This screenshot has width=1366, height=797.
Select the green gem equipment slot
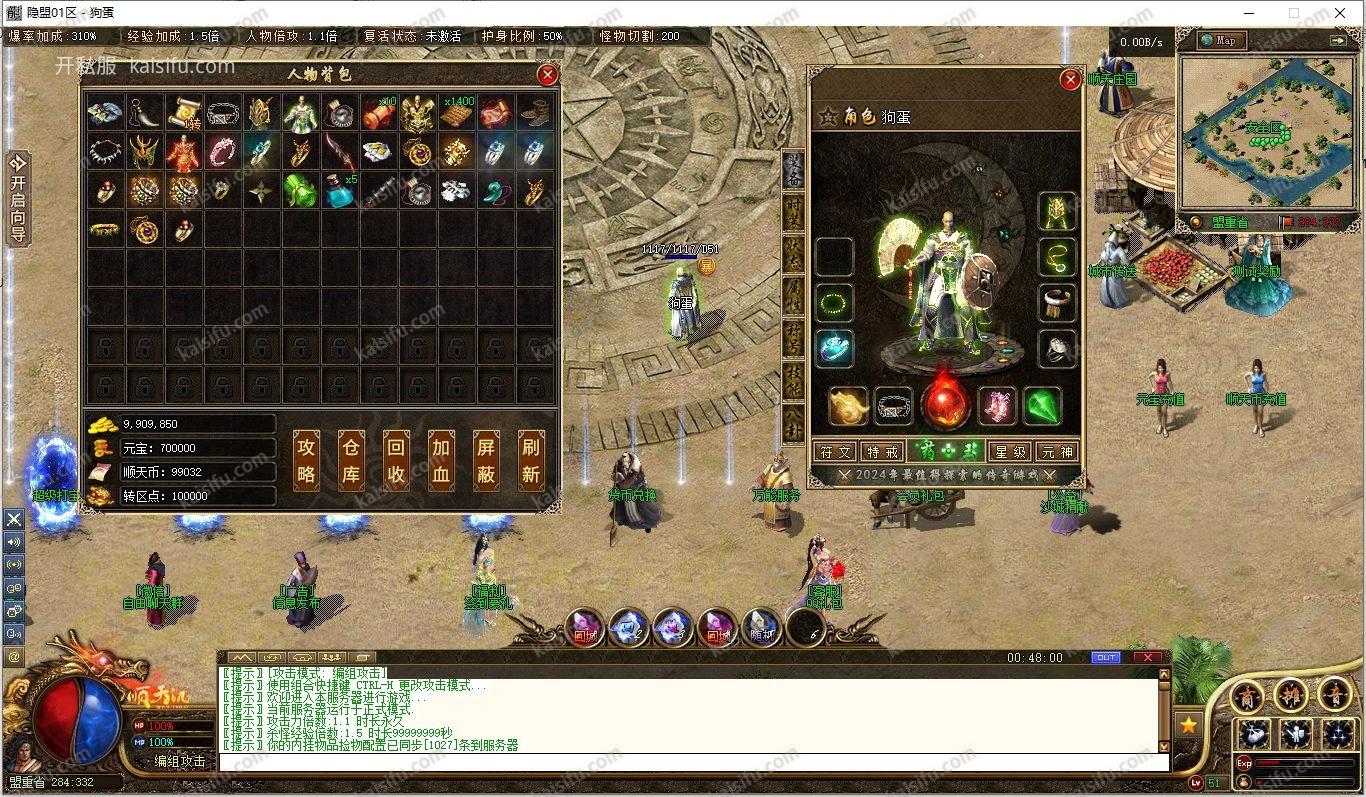pyautogui.click(x=1043, y=407)
